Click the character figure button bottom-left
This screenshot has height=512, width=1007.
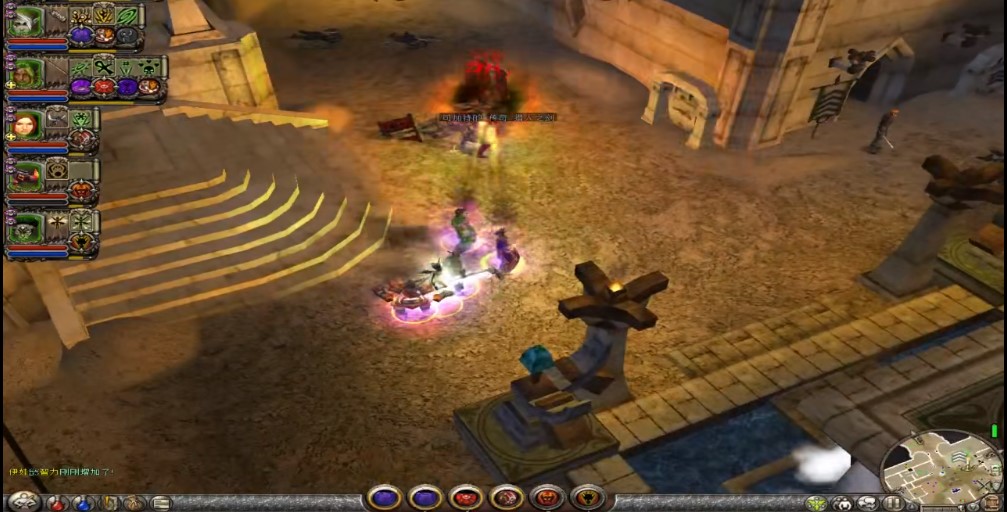[22, 501]
